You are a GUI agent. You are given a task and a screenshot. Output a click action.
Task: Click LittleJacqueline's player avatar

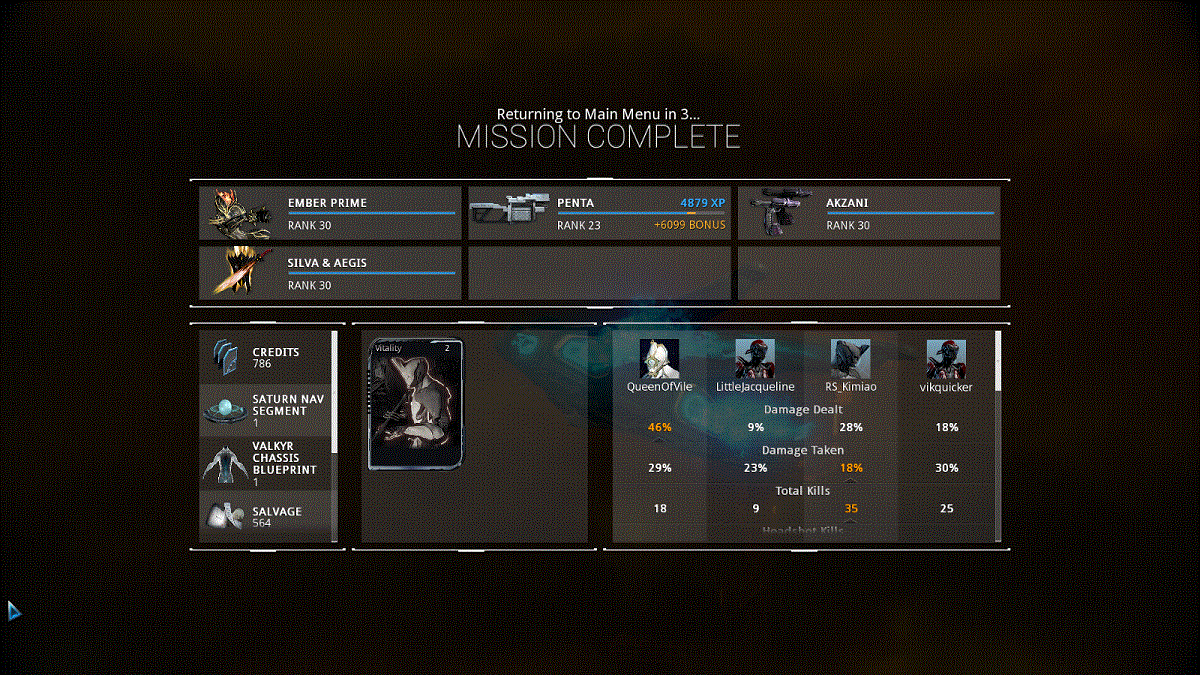(755, 358)
